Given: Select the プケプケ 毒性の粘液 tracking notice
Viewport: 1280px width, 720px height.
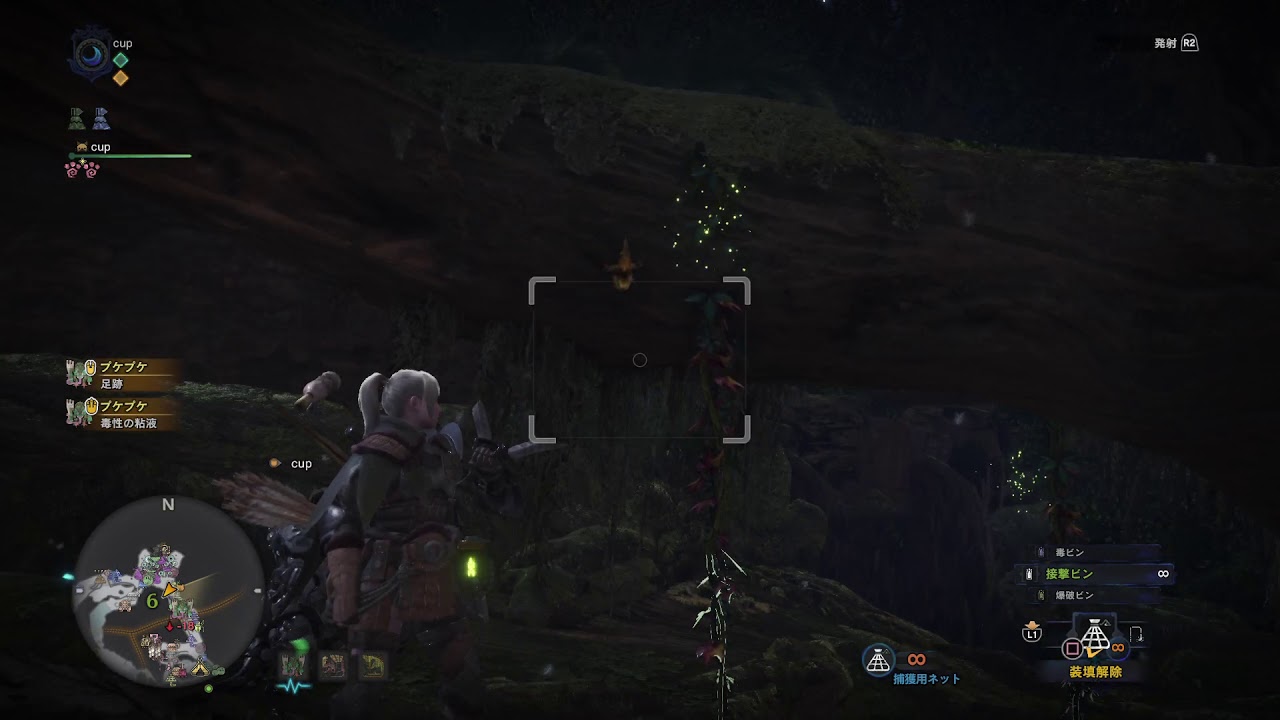Looking at the screenshot, I should point(122,414).
